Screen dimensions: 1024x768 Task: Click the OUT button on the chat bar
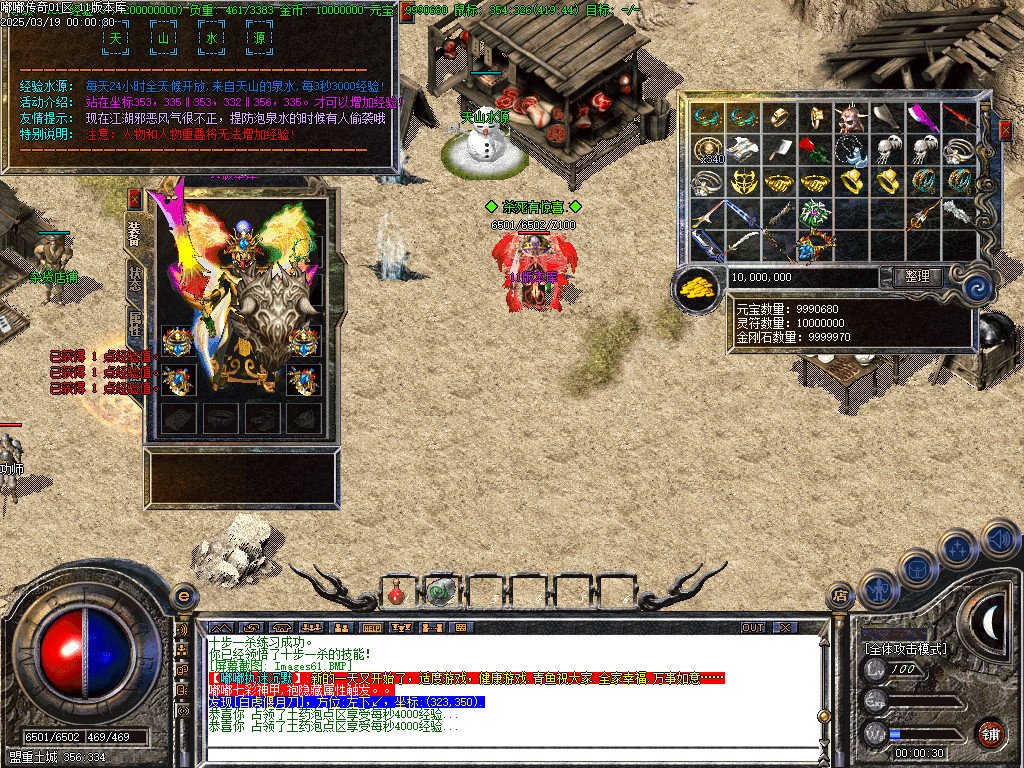point(753,627)
